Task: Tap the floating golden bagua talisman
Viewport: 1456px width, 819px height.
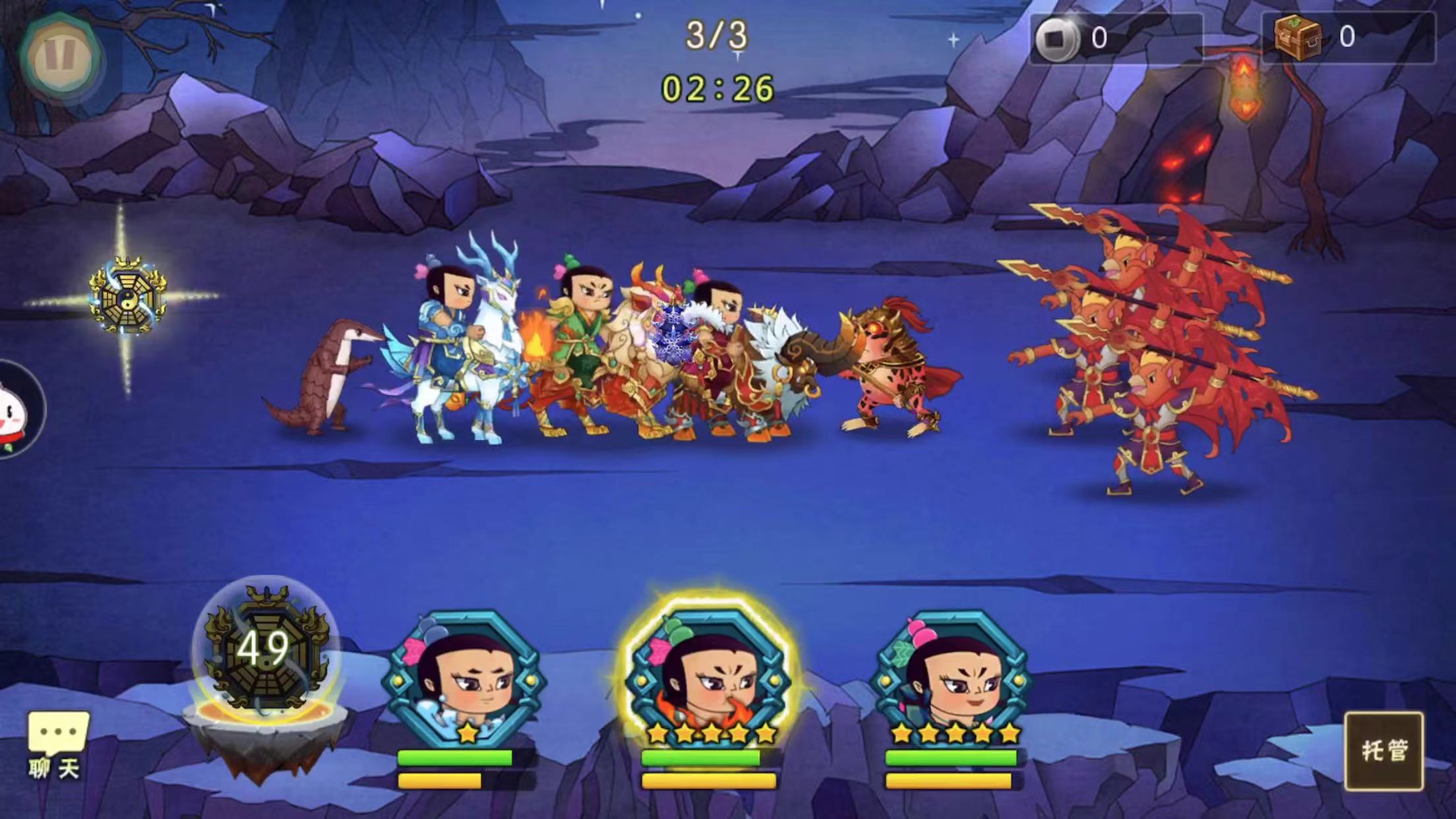Action: click(127, 295)
